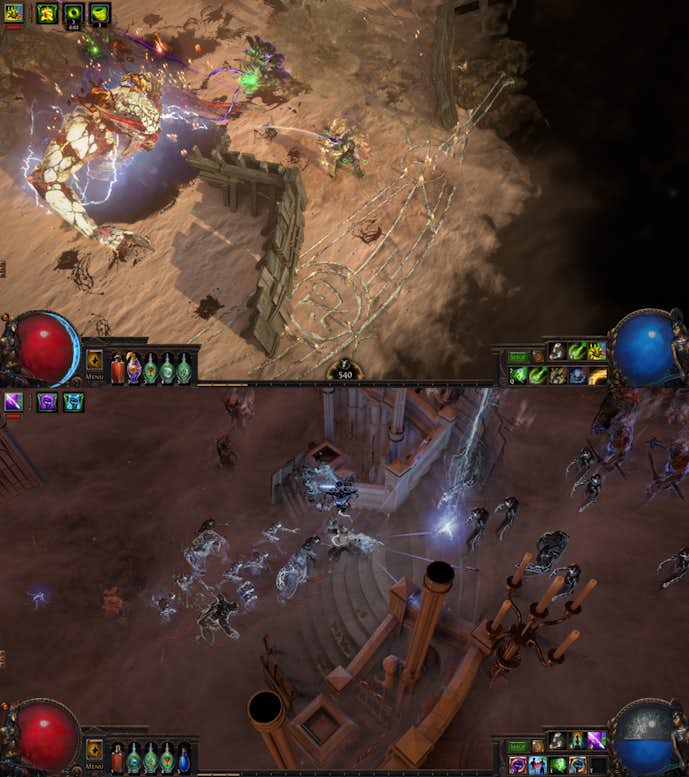Click the purple face buff icon
The width and height of the screenshot is (689, 777).
[x=46, y=402]
